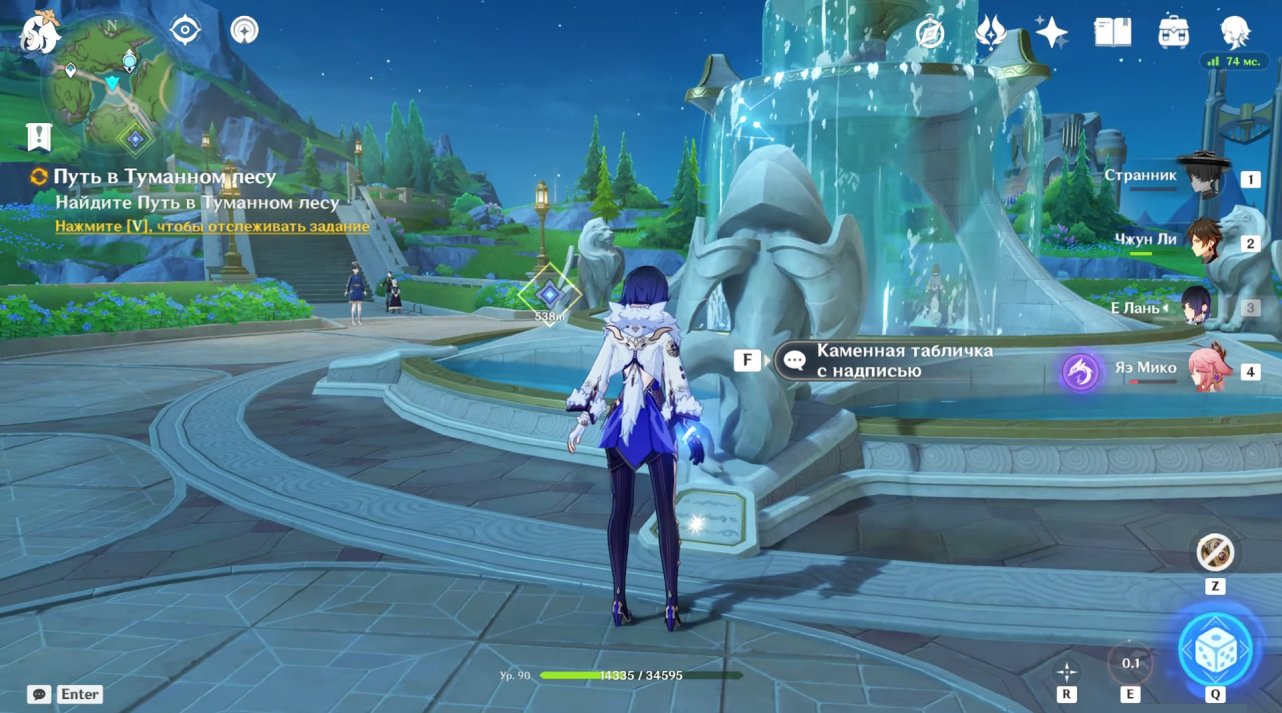Open the backpack inventory

[1173, 32]
